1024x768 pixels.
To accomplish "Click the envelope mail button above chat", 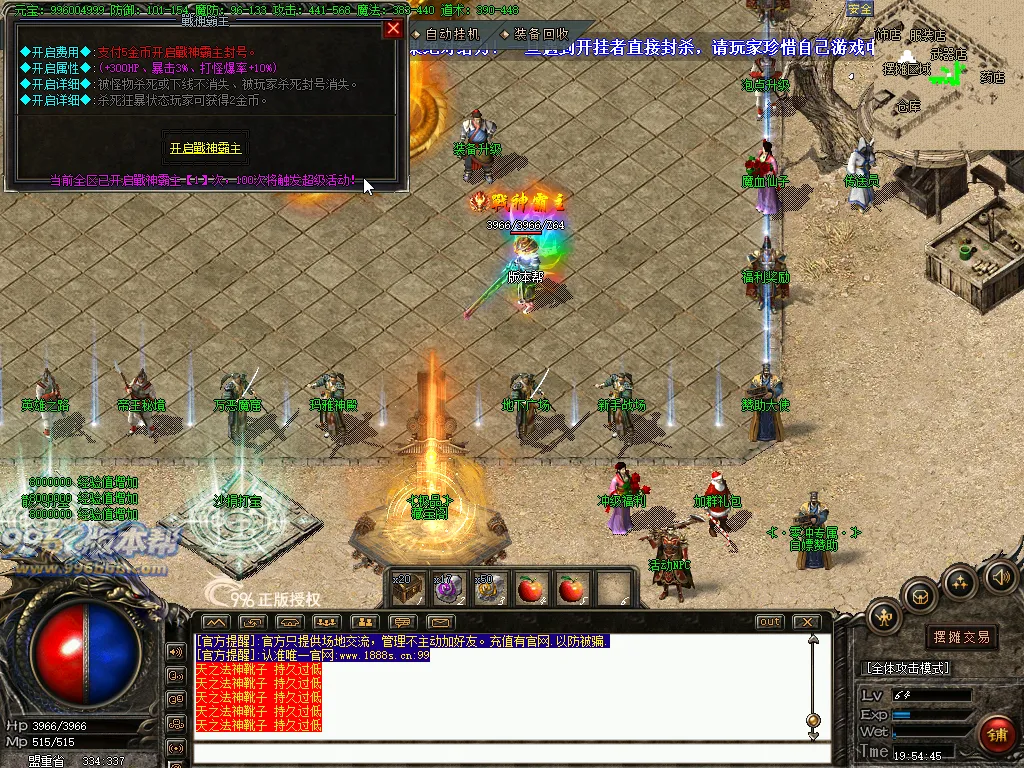I will point(441,622).
